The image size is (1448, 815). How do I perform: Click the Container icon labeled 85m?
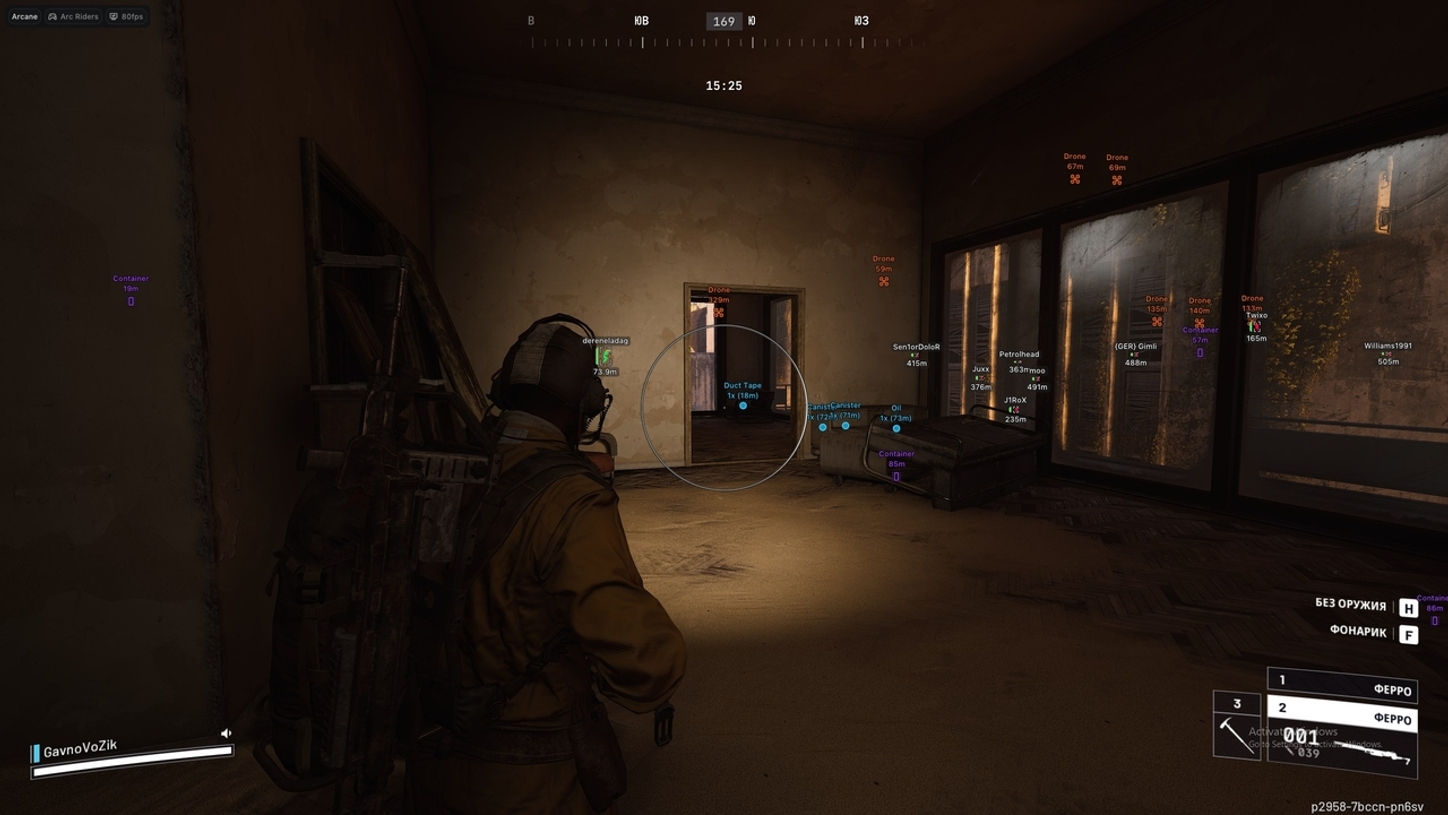coord(896,477)
